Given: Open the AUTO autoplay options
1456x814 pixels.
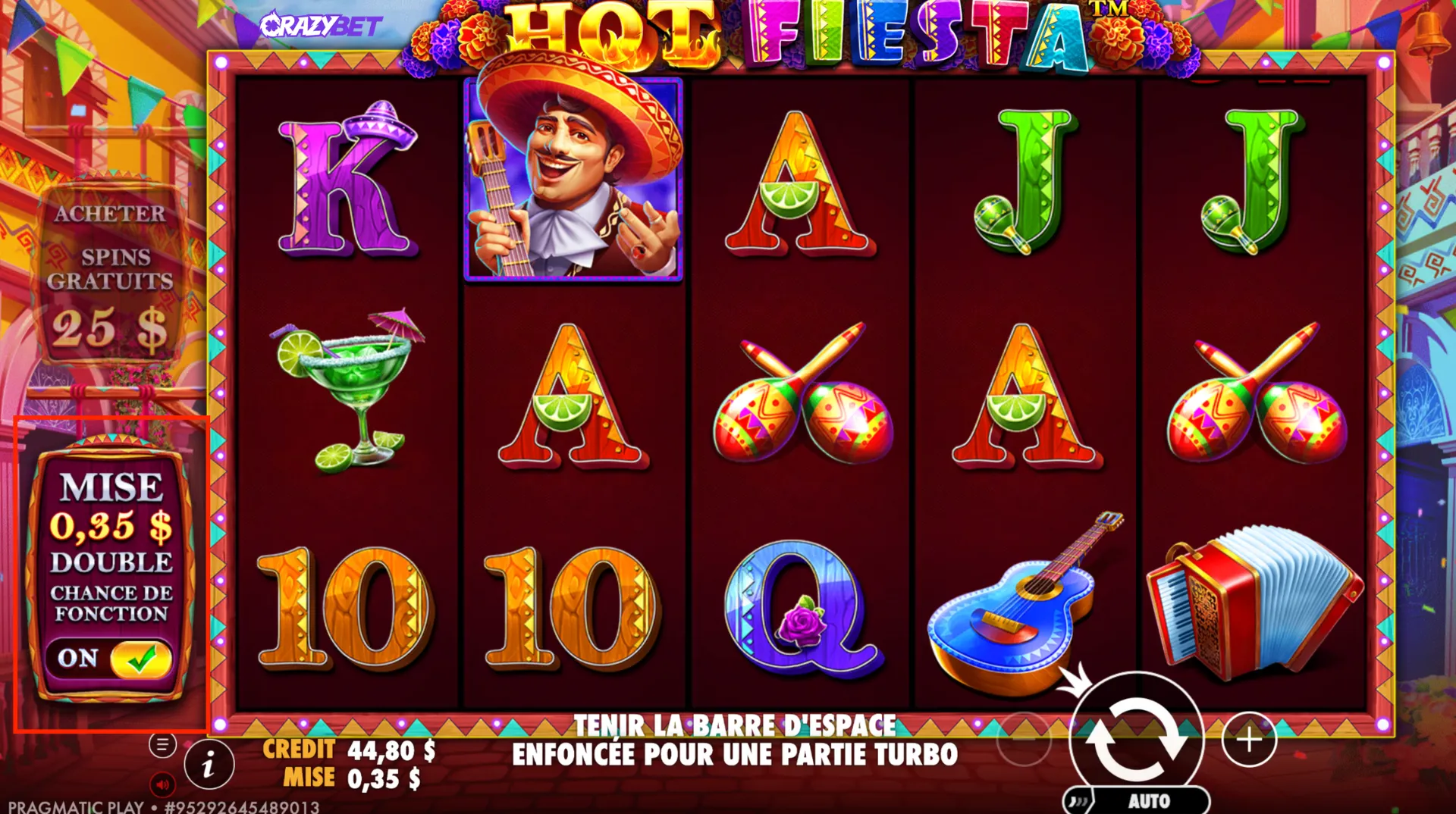Looking at the screenshot, I should coord(1147,800).
